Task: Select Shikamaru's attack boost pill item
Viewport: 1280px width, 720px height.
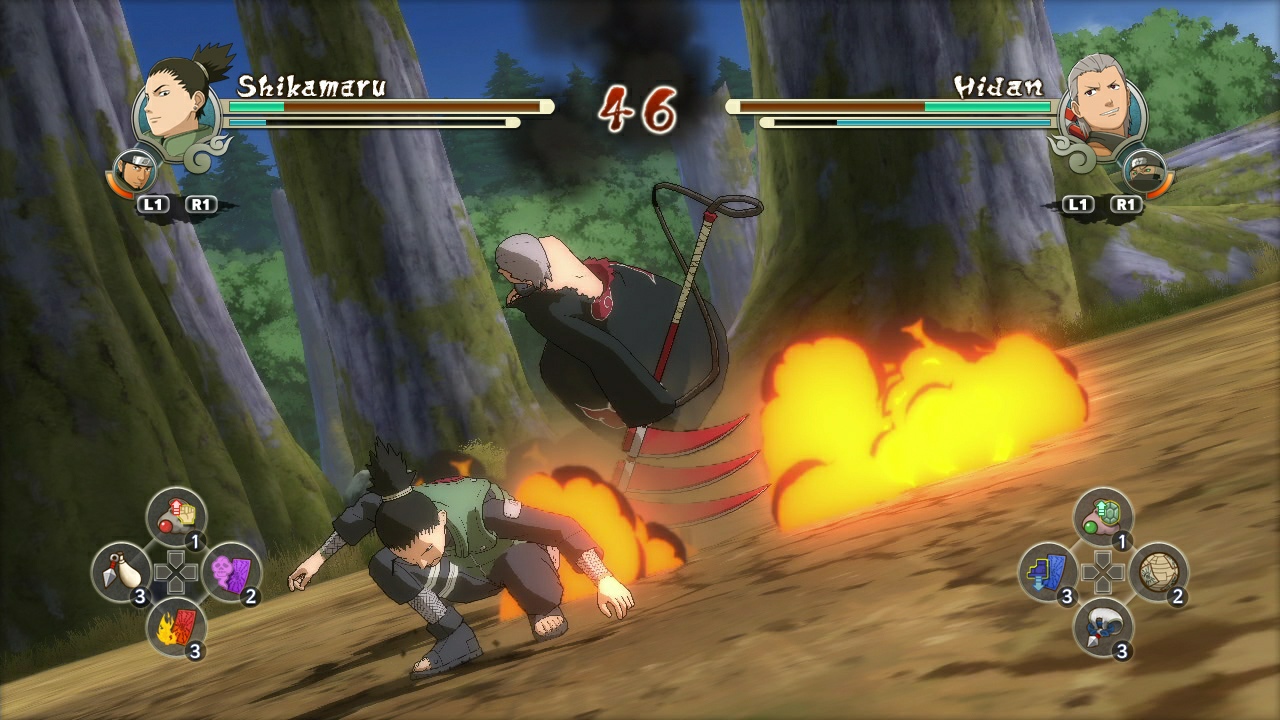Action: (175, 515)
